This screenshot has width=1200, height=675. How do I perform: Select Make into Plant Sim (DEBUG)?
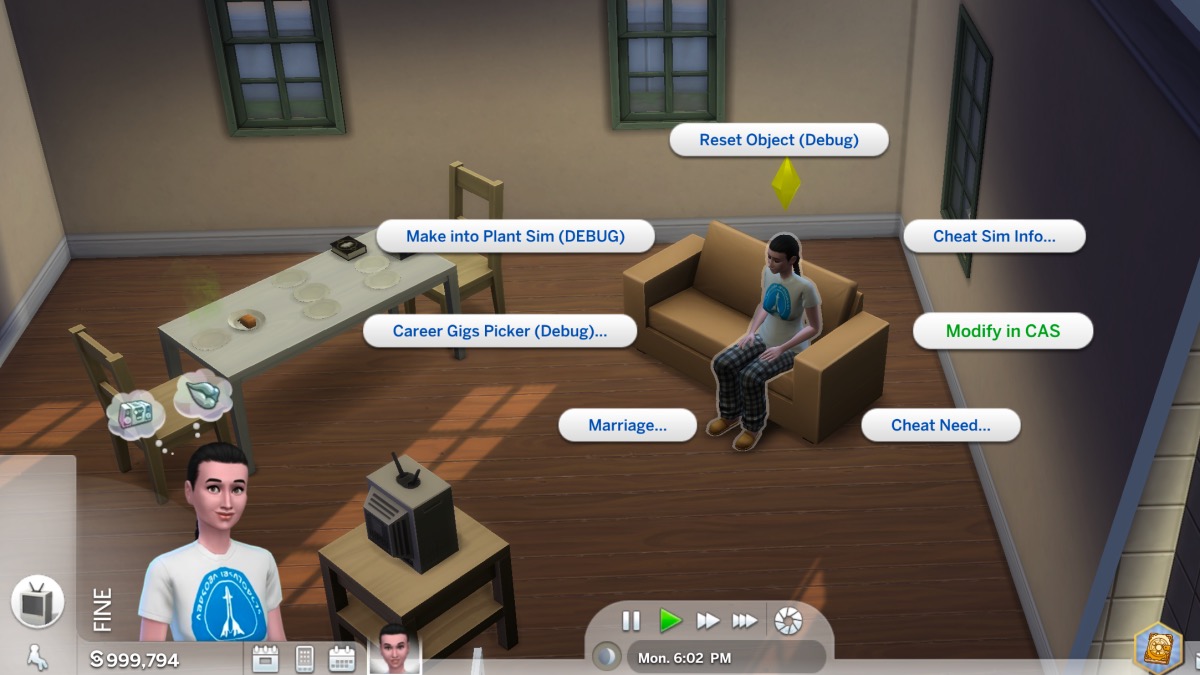coord(515,237)
